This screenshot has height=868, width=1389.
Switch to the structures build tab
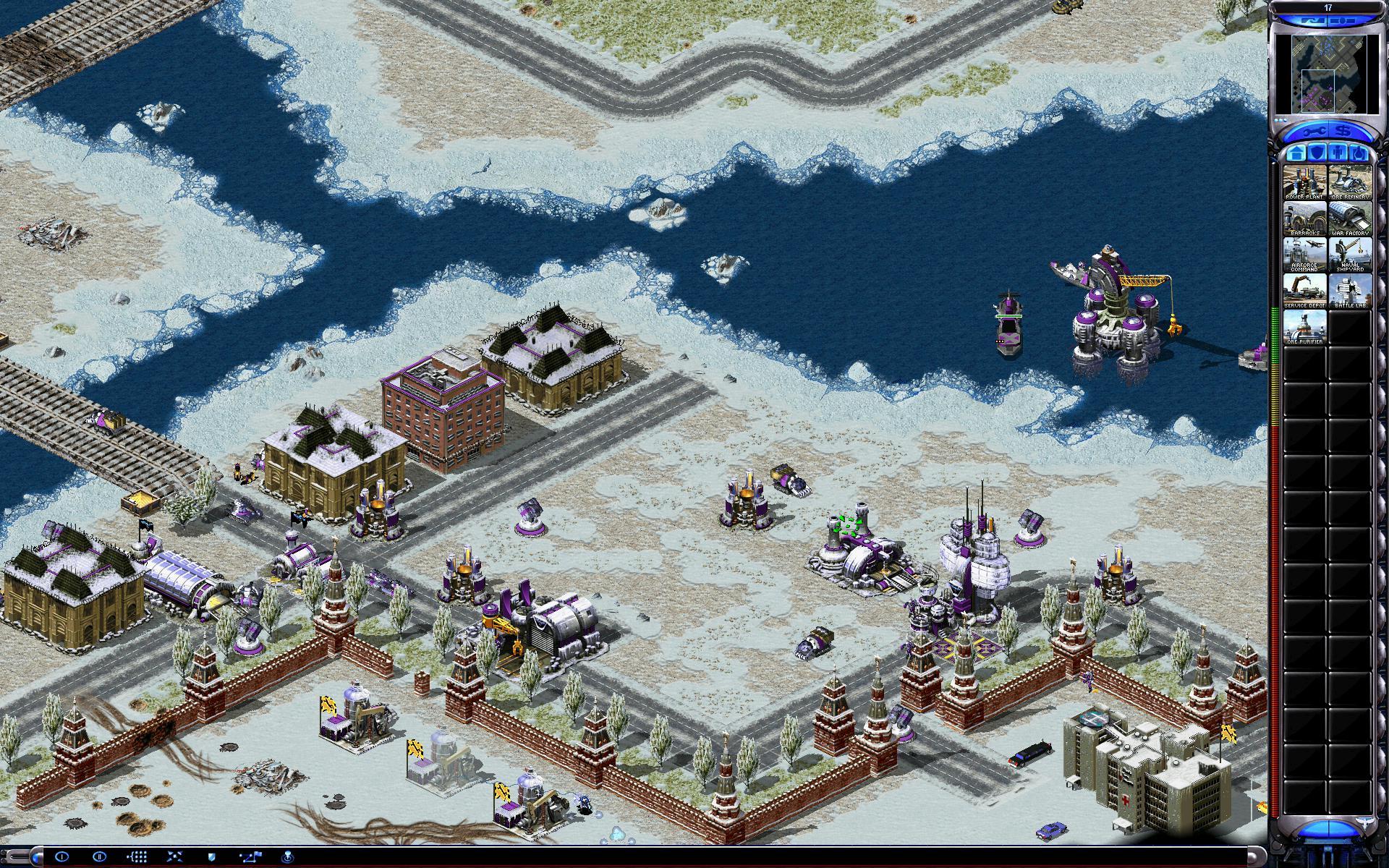pyautogui.click(x=1294, y=153)
